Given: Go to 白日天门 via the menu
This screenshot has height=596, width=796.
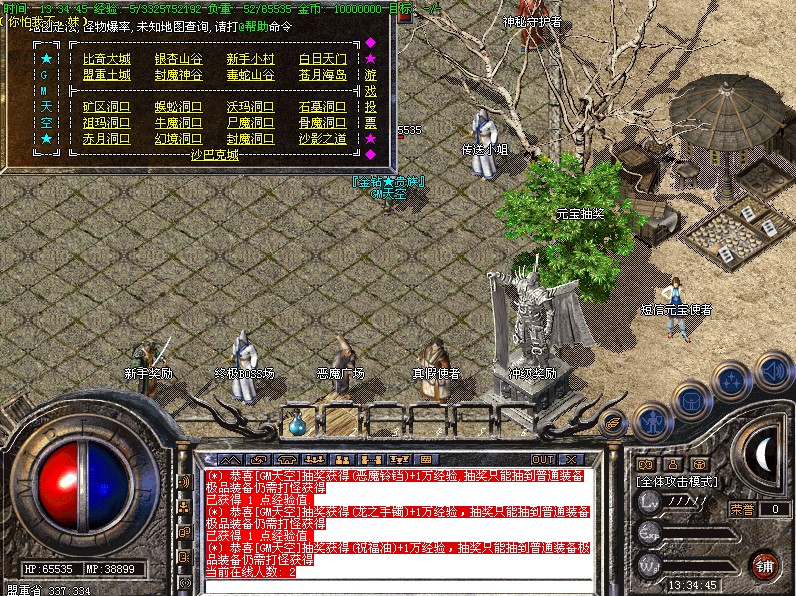Looking at the screenshot, I should coord(322,60).
